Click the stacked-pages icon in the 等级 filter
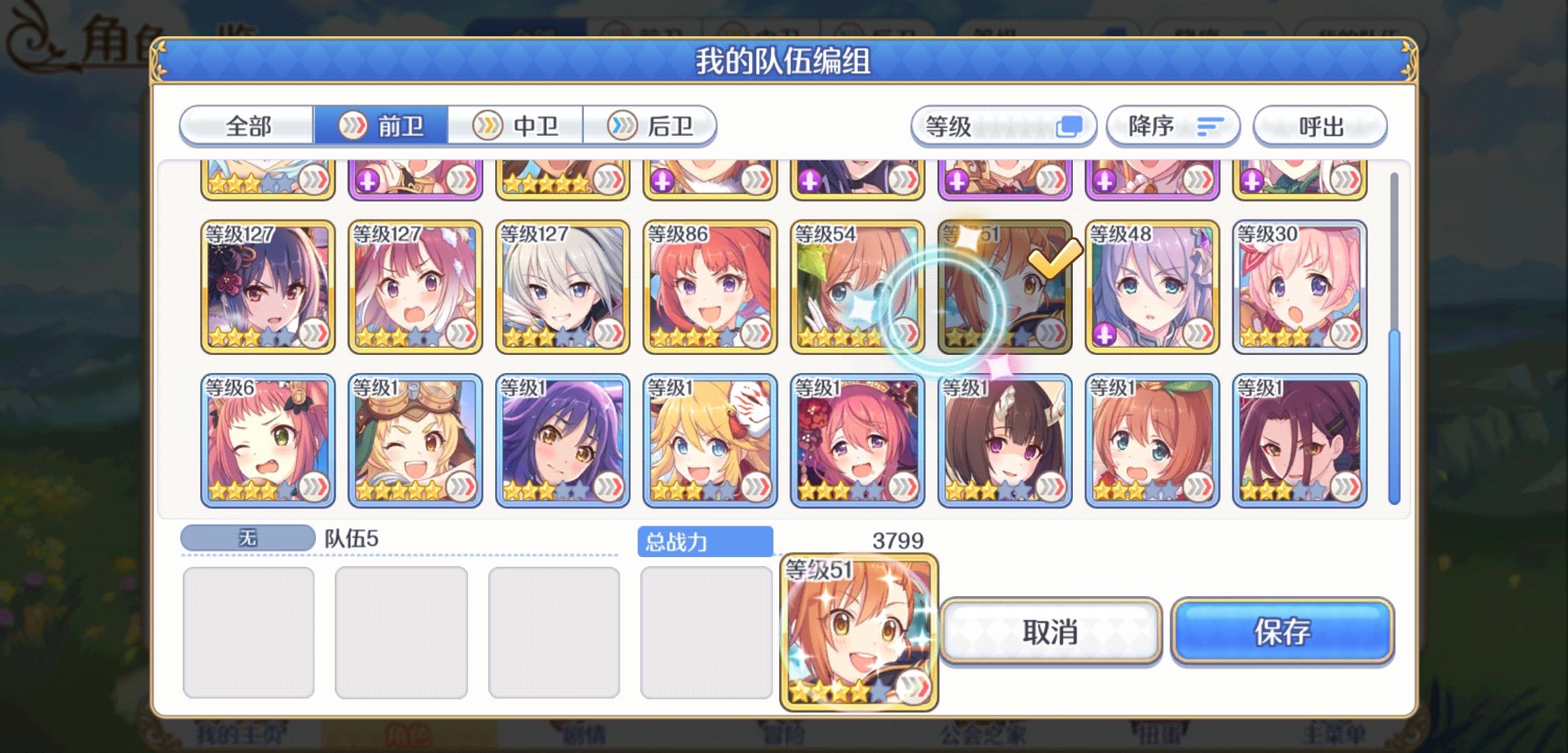Viewport: 1568px width, 753px height. [x=1069, y=125]
